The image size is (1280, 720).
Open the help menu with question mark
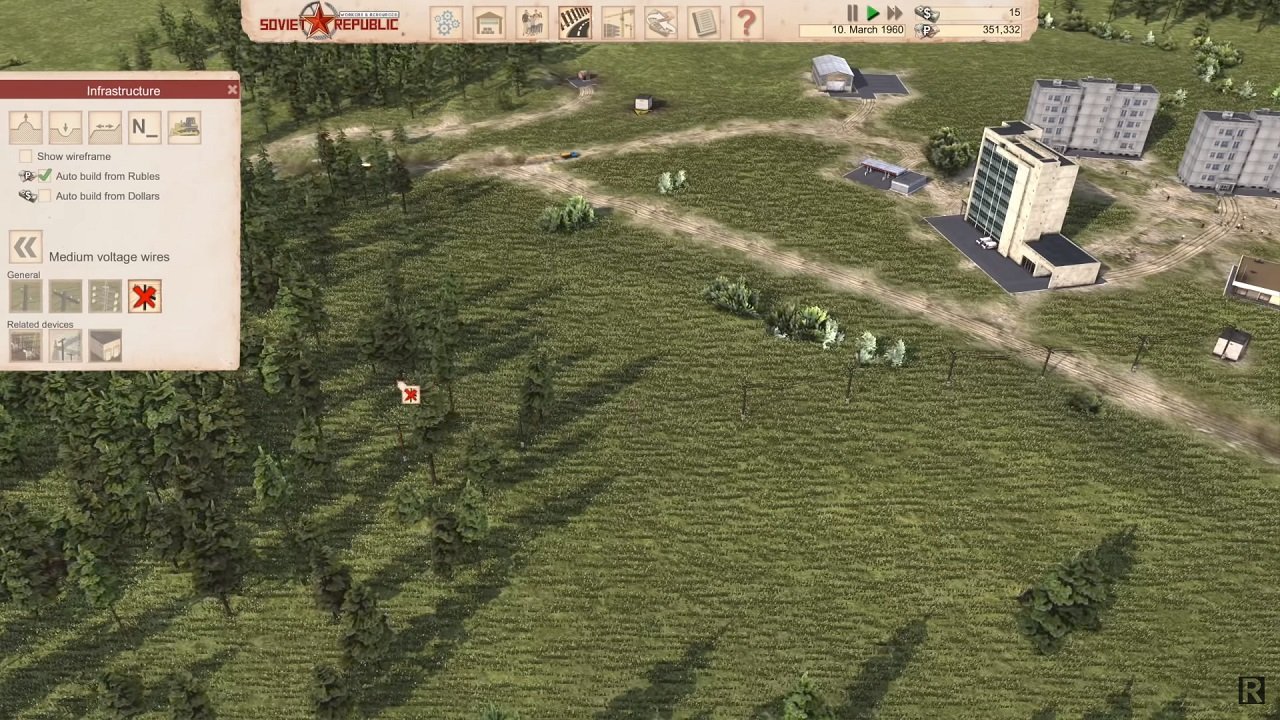747,22
